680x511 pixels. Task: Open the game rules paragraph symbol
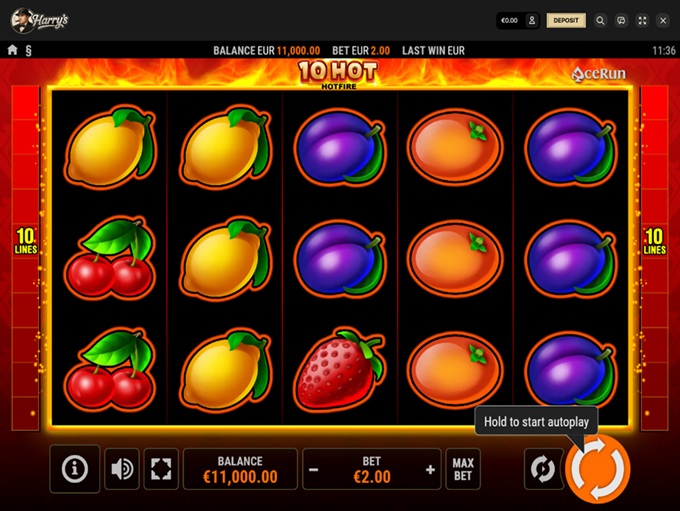(x=28, y=50)
